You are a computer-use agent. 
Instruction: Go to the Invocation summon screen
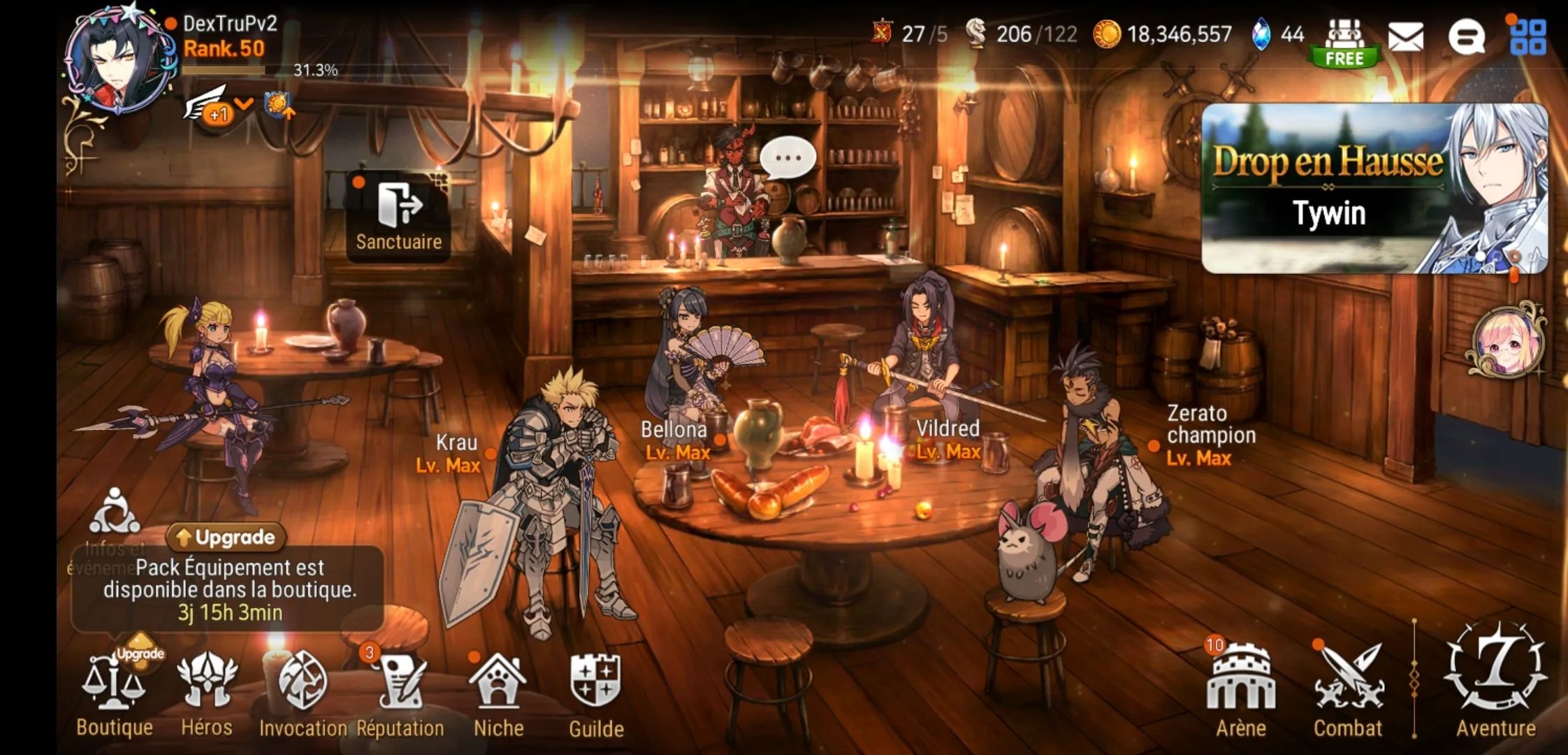pos(303,692)
